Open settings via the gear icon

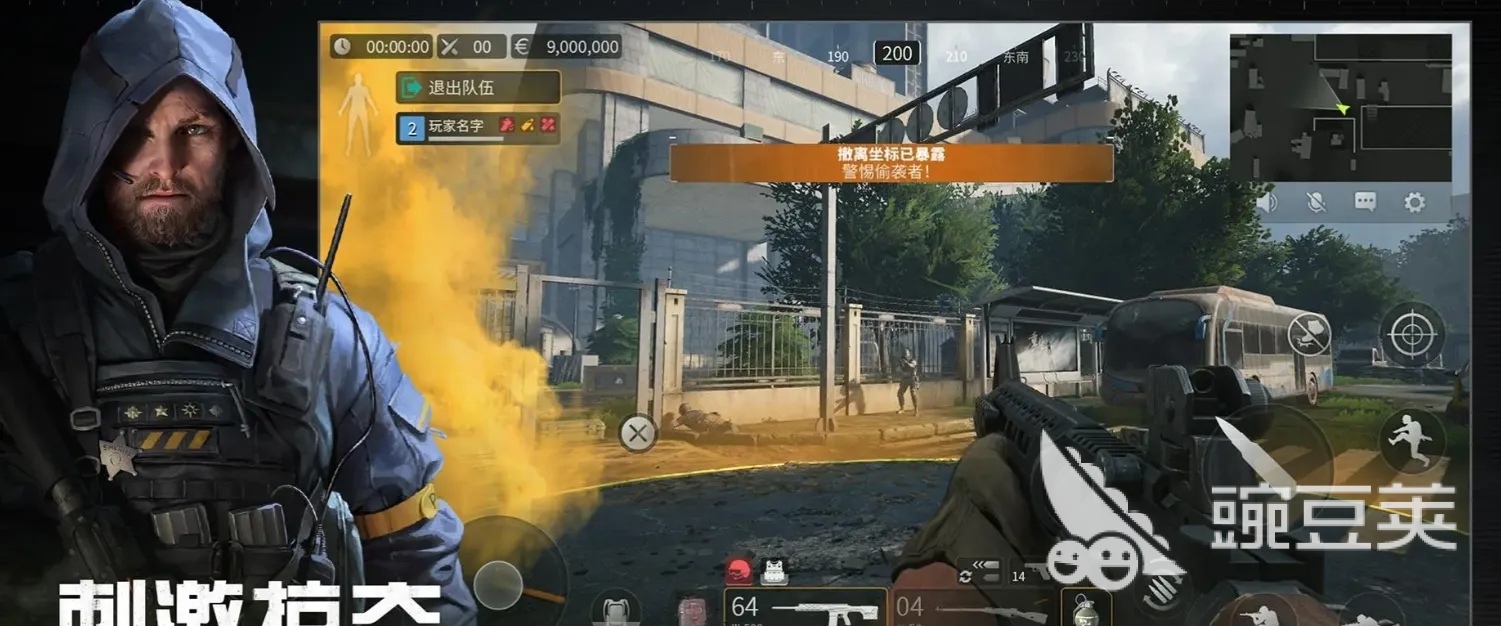point(1414,203)
